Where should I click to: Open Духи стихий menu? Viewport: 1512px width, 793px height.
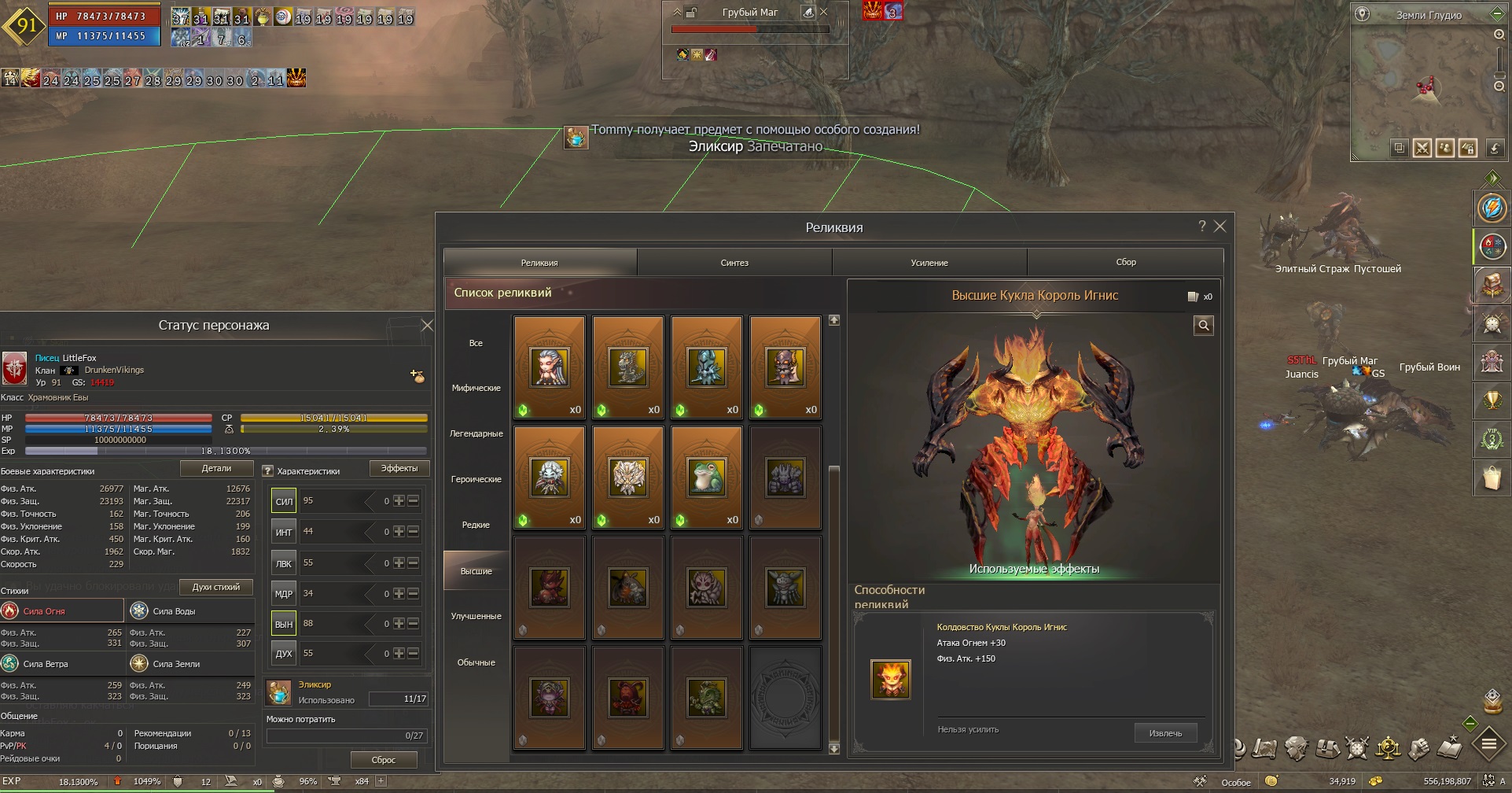pyautogui.click(x=216, y=587)
